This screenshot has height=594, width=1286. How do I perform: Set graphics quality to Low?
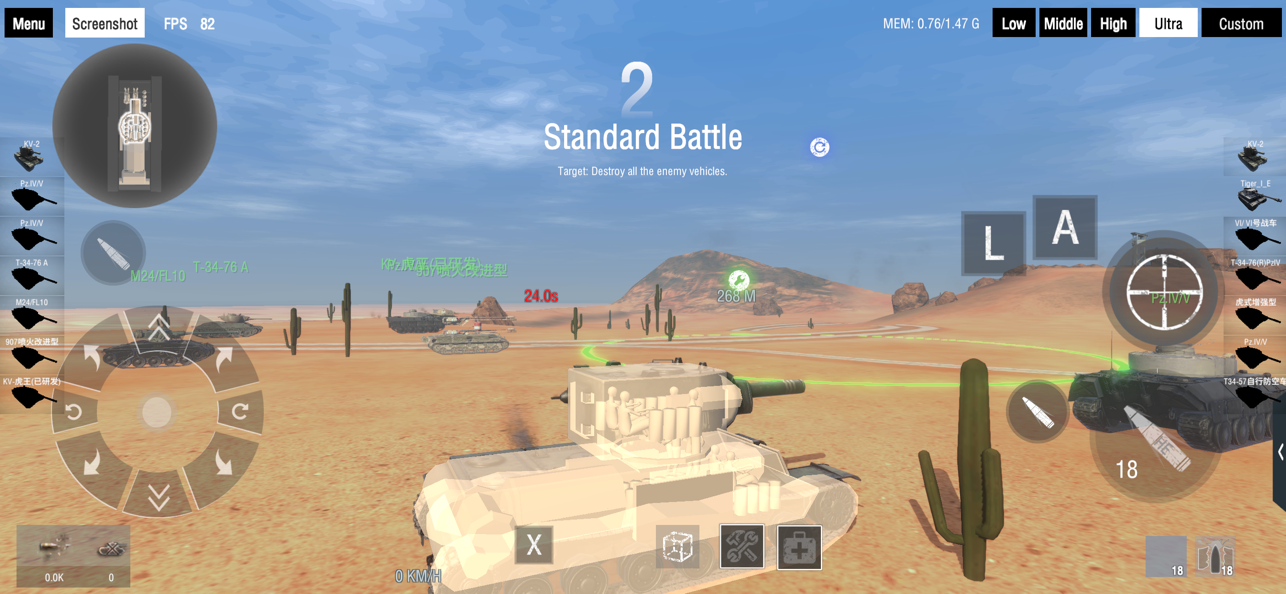pyautogui.click(x=1013, y=23)
